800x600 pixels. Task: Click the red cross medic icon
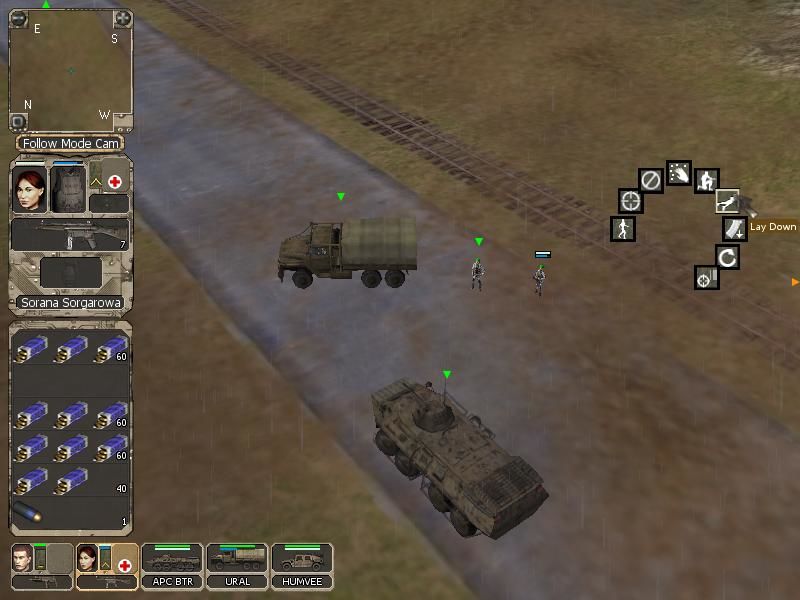tap(115, 182)
